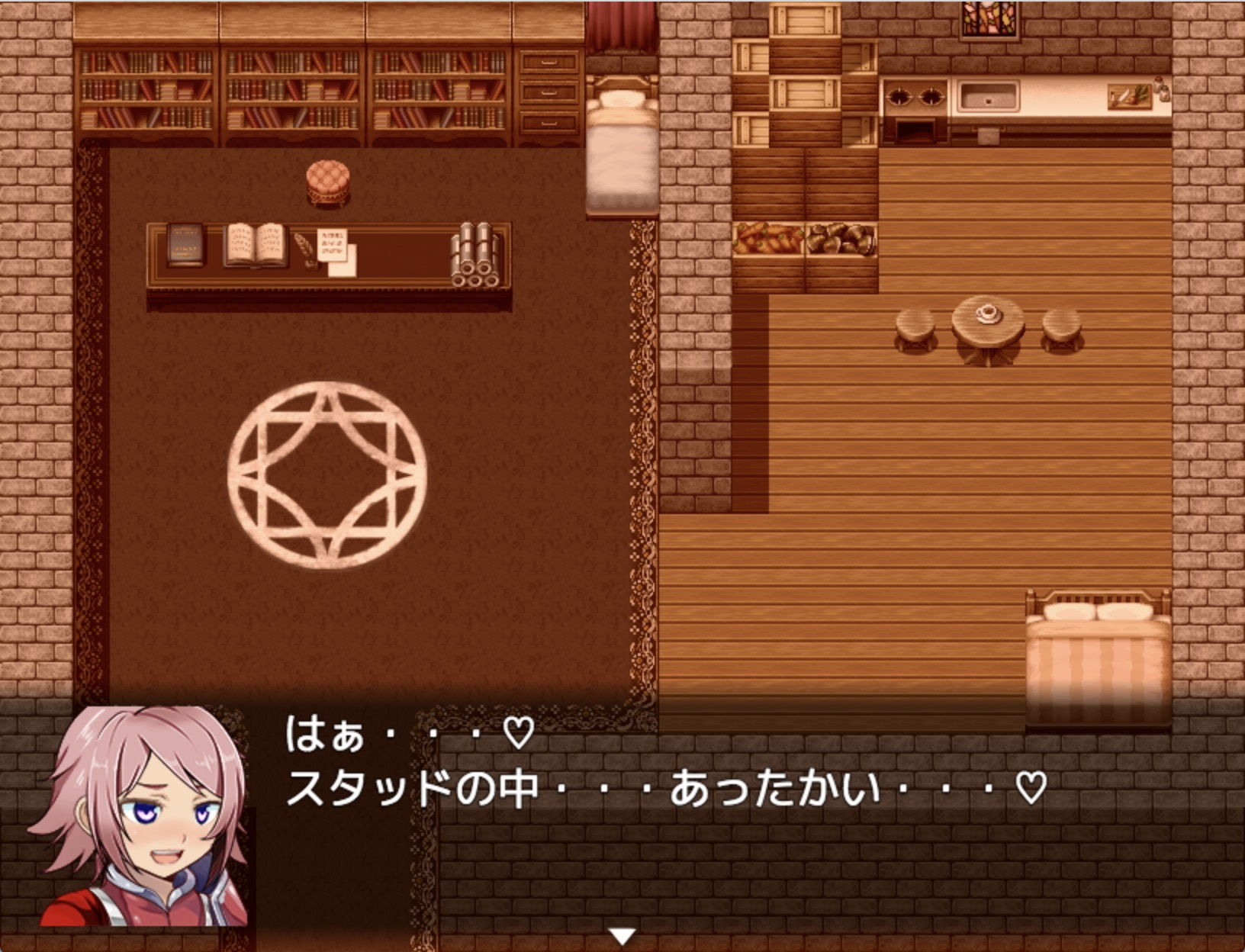Click the closed book on the wall shelf
Image resolution: width=1245 pixels, height=952 pixels.
pos(185,244)
